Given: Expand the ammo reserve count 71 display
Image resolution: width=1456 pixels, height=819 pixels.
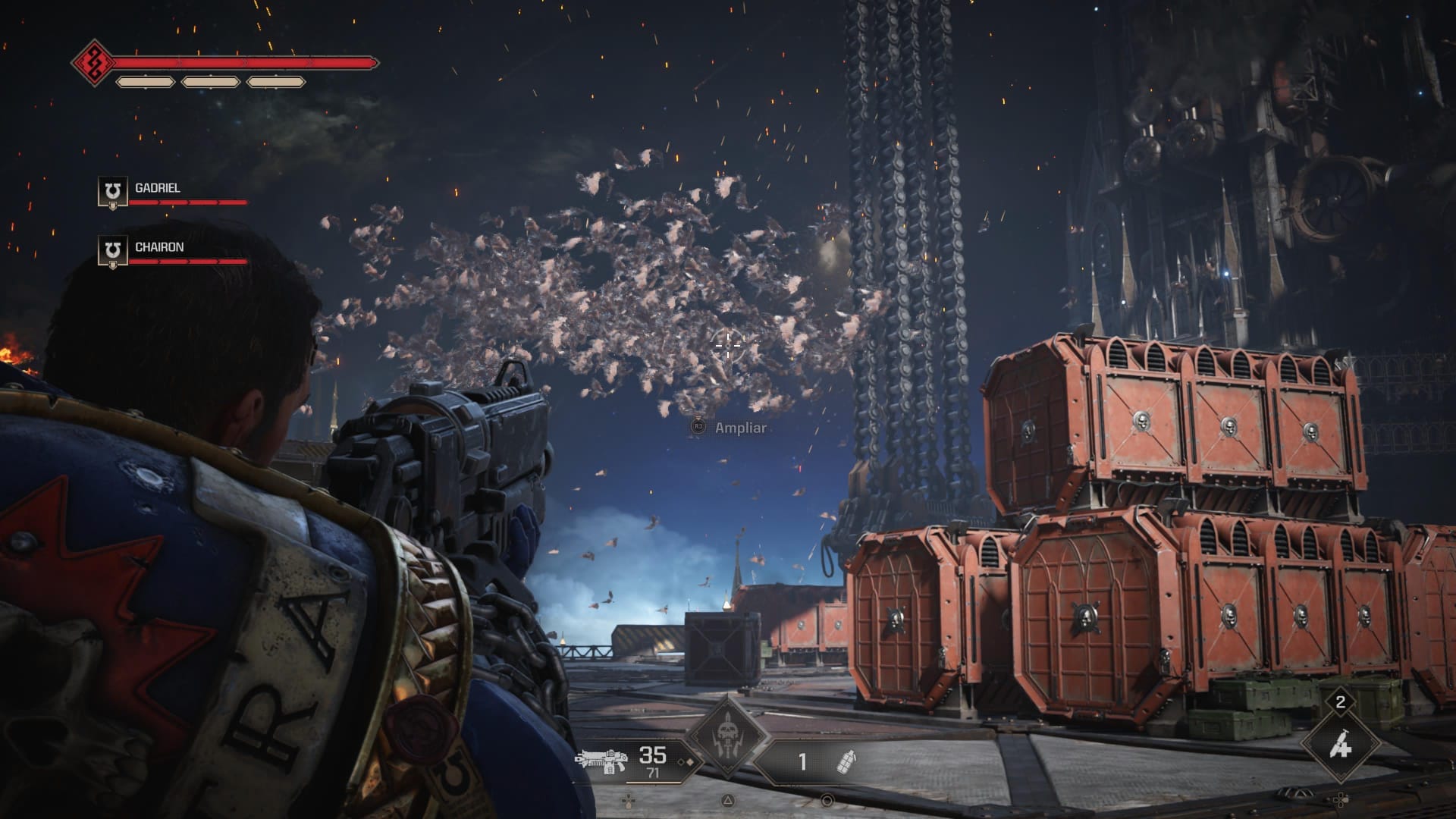Looking at the screenshot, I should 654,773.
